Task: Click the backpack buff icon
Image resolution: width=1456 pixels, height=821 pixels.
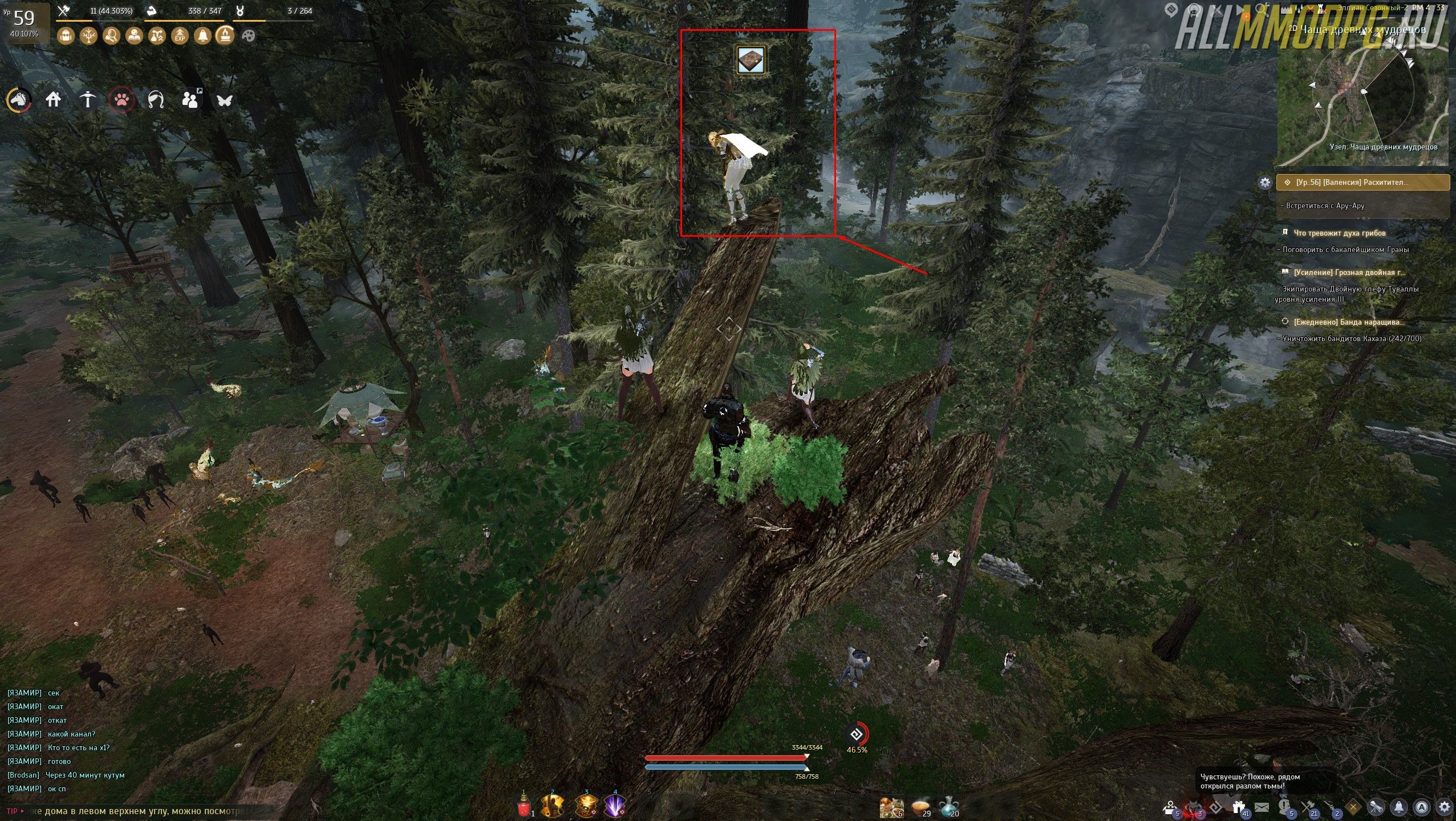Action: (66, 36)
